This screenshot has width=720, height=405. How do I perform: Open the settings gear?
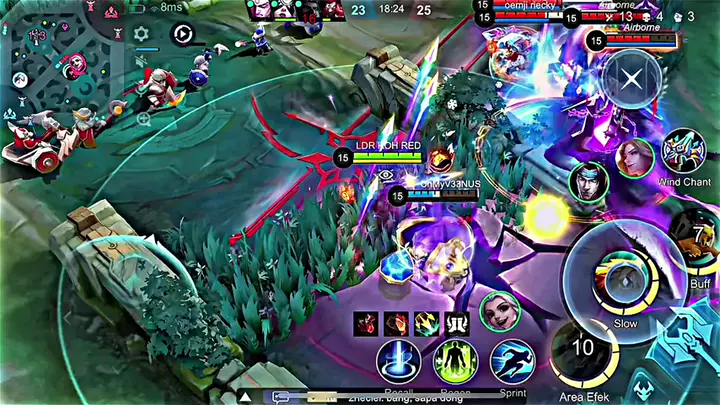tap(141, 34)
